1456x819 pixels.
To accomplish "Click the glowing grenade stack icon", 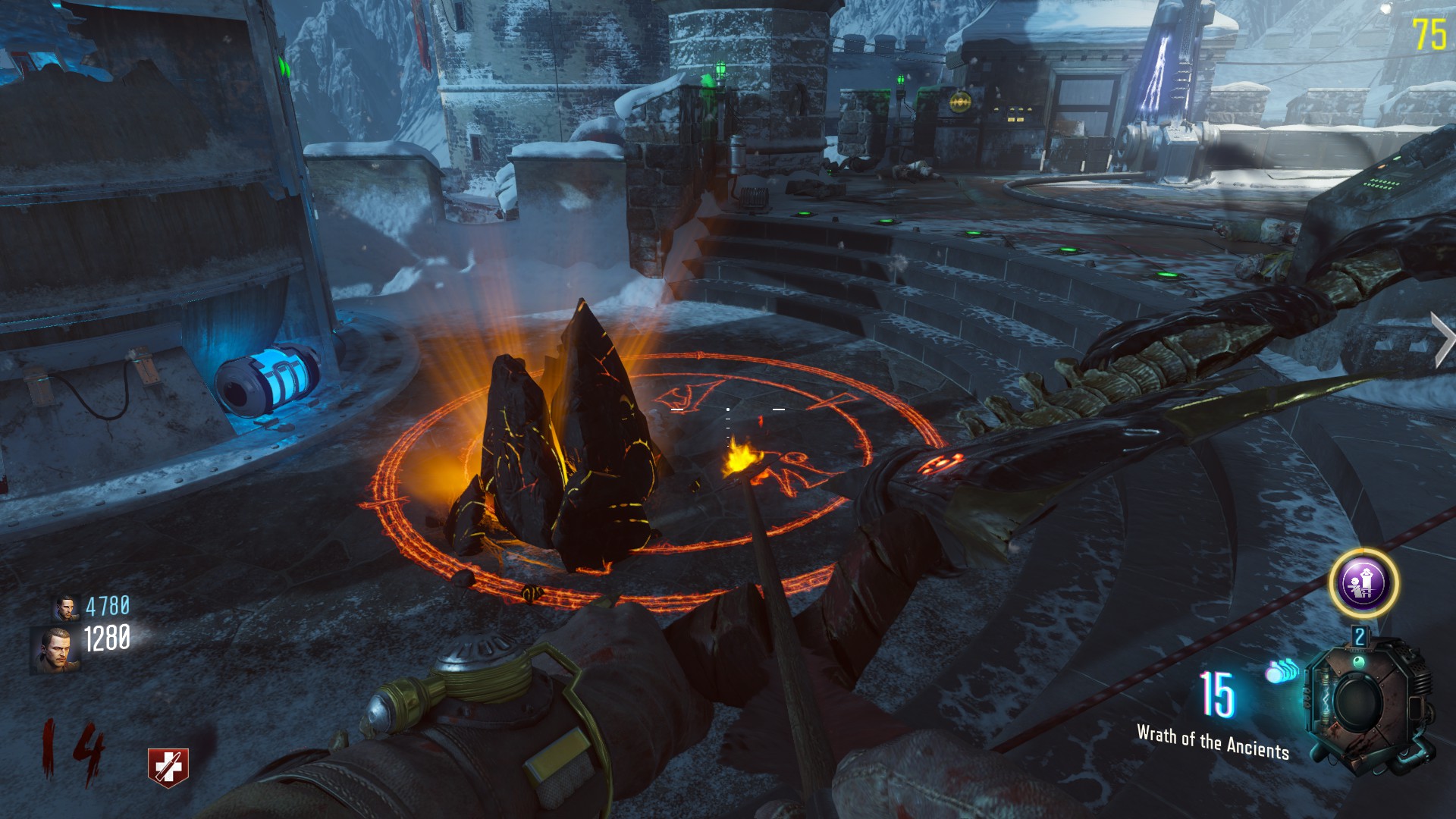I will [1280, 671].
